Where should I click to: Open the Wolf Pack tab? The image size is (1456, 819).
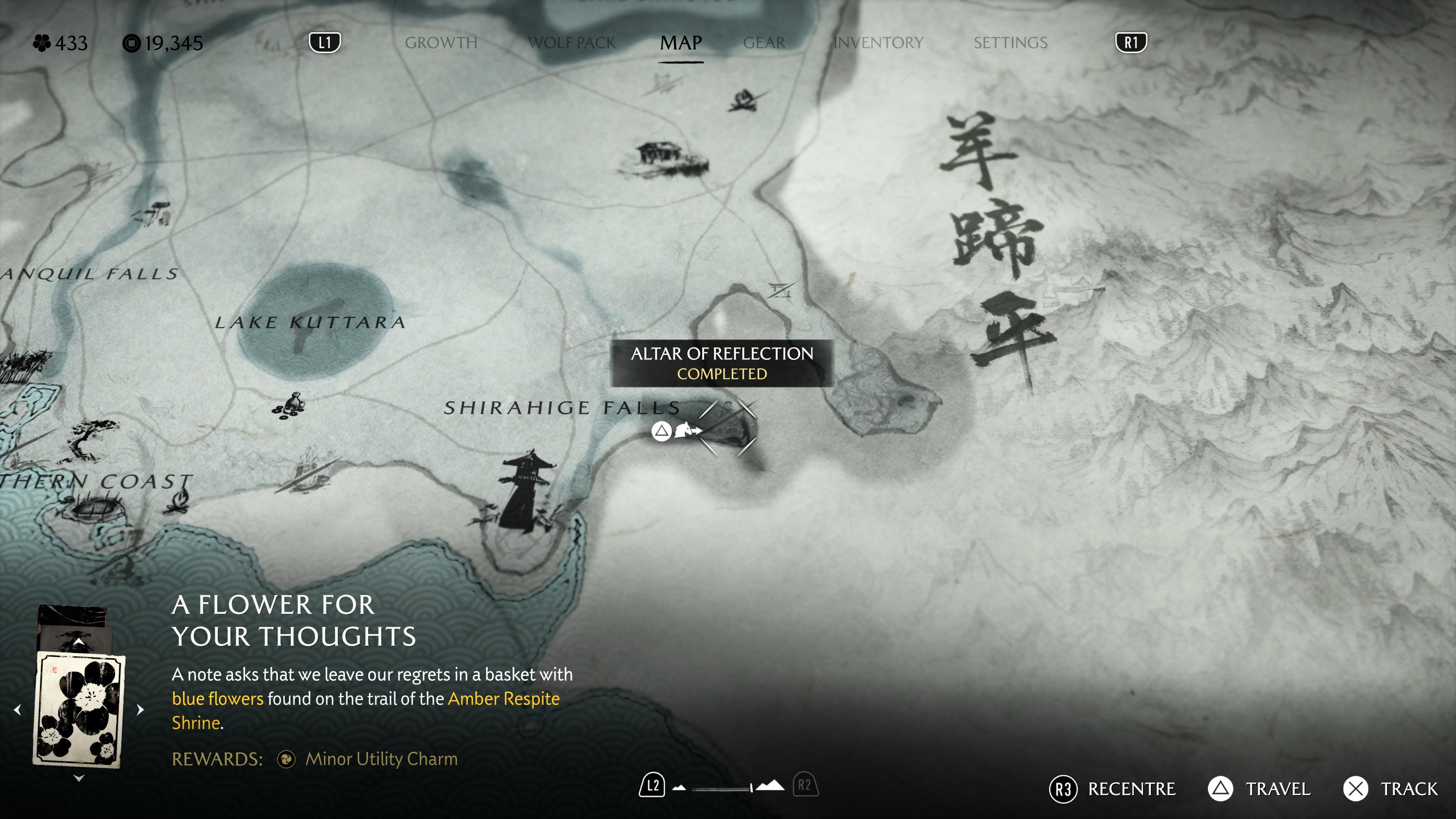point(571,43)
